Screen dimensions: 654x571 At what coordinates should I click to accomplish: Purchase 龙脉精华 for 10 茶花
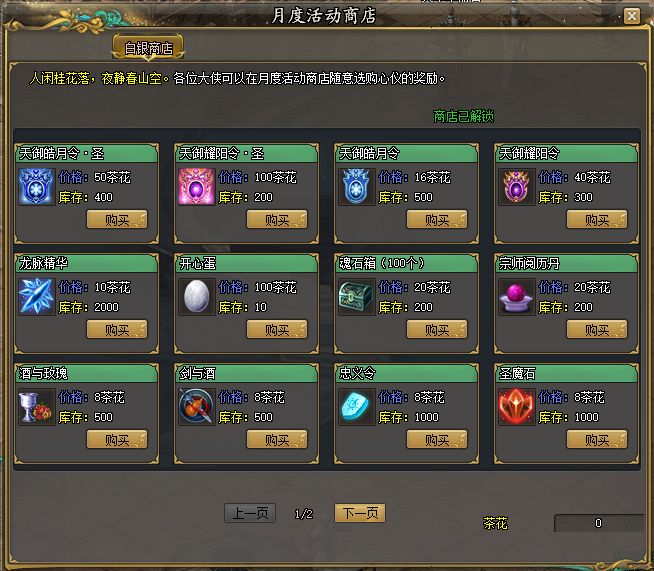click(117, 329)
